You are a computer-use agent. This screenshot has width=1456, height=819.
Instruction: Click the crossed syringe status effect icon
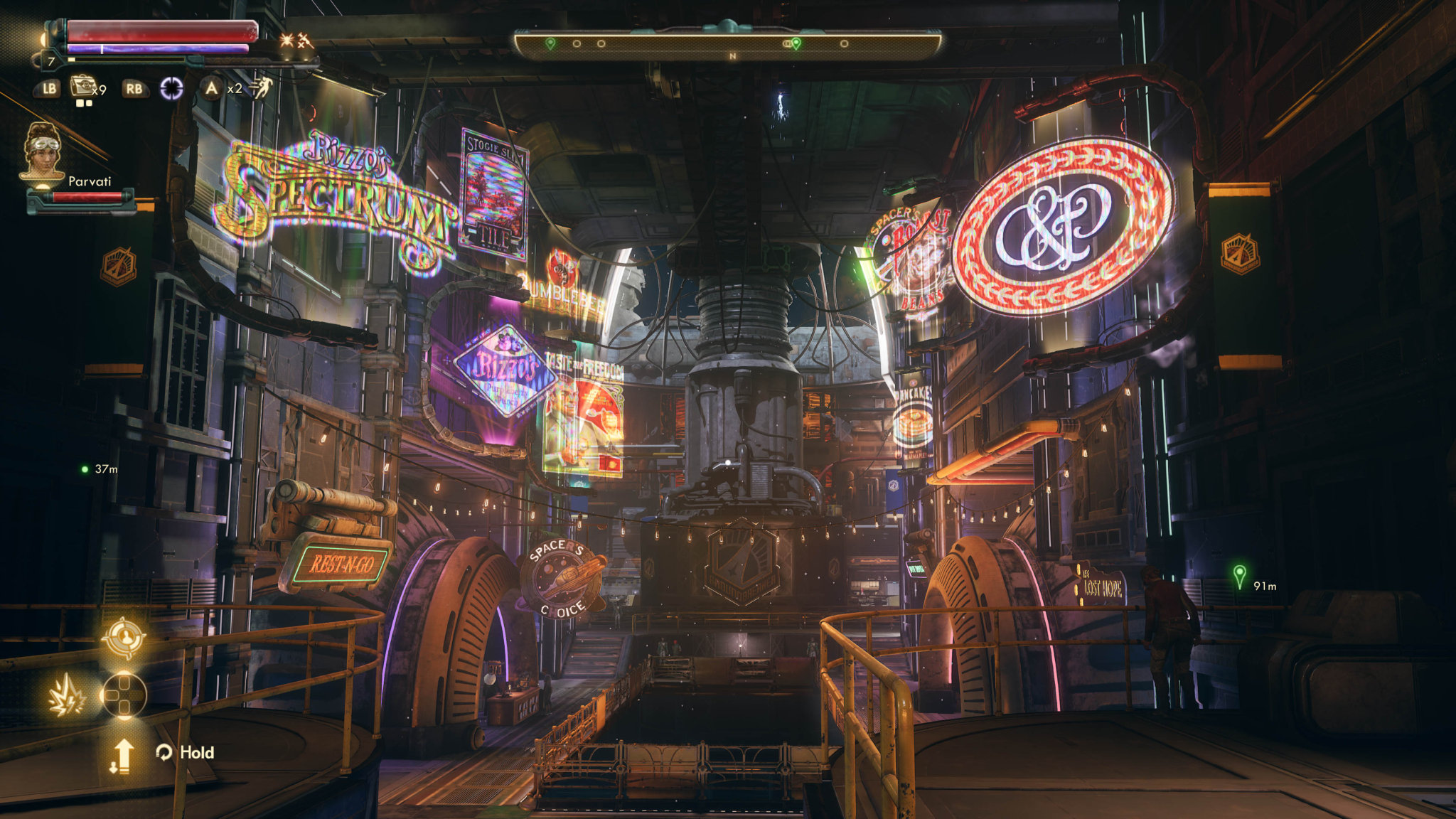(306, 41)
